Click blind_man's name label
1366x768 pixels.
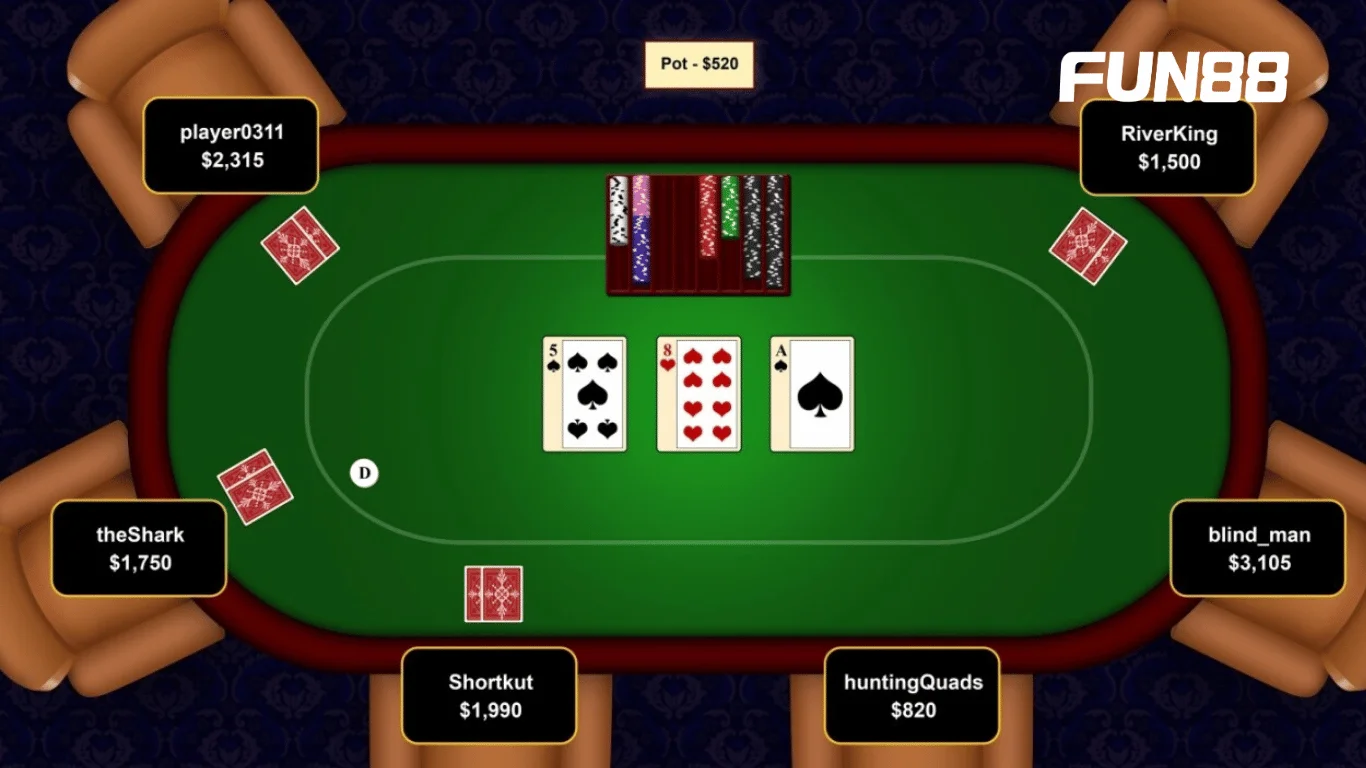[1258, 535]
